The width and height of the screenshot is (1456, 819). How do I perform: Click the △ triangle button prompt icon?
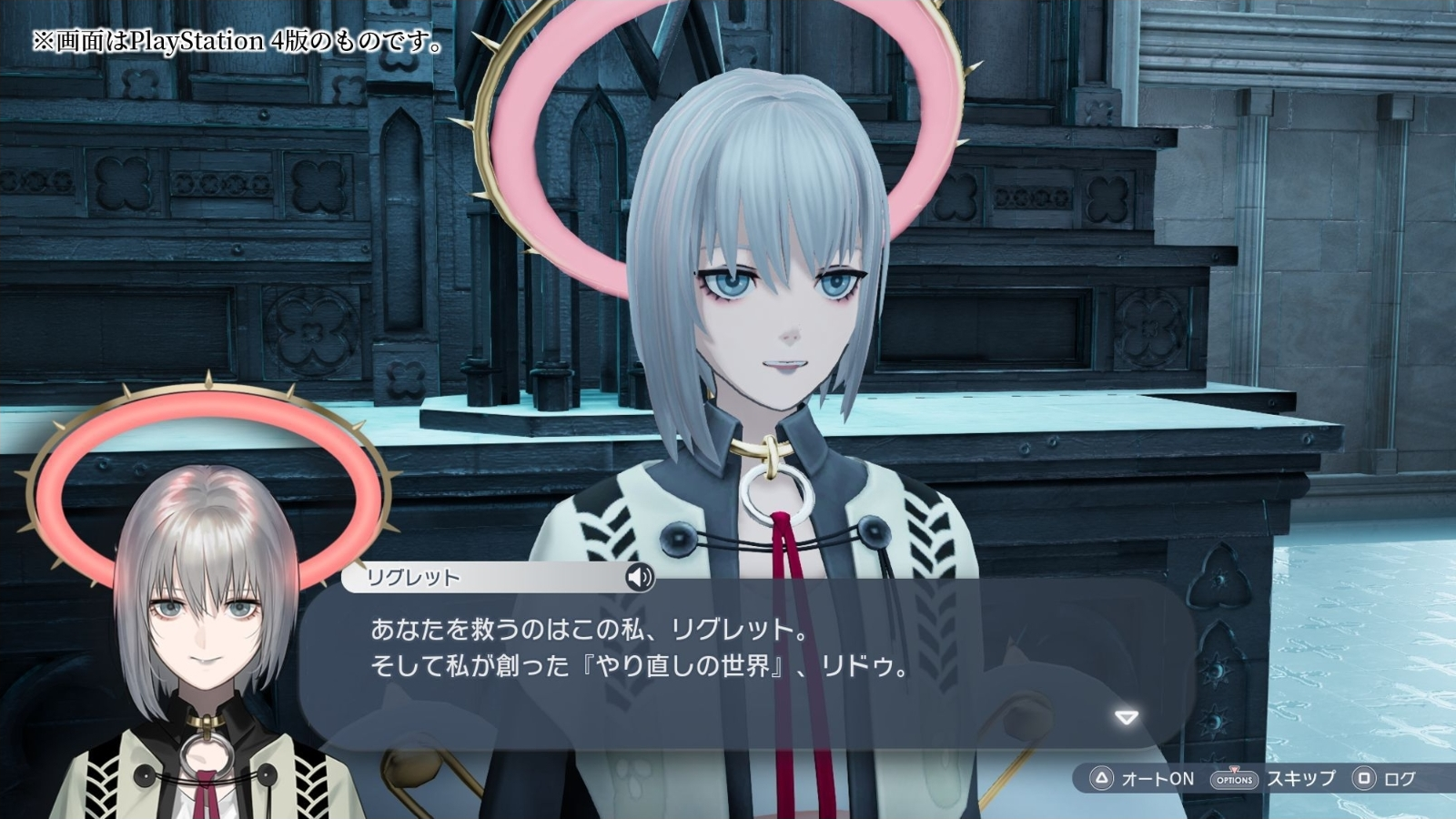click(1100, 779)
